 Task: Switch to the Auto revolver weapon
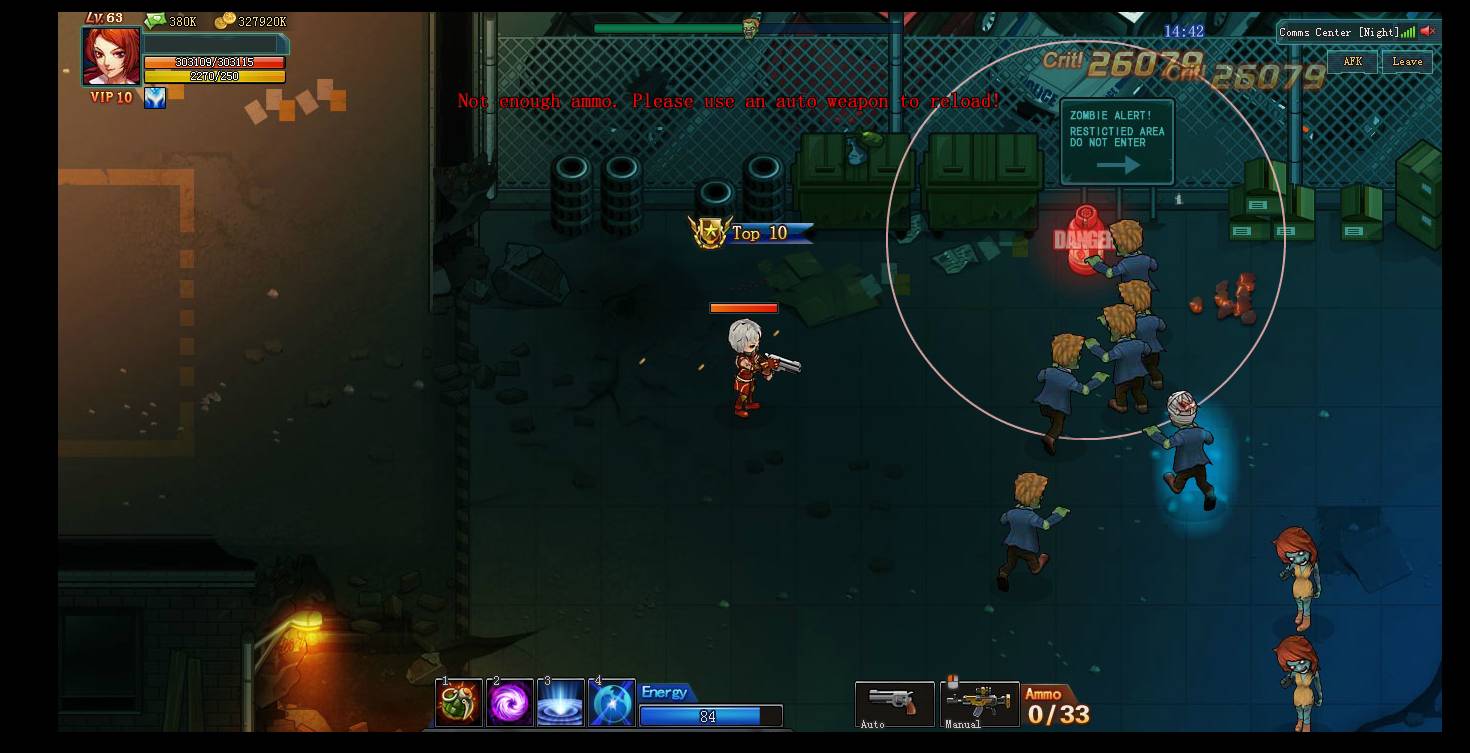pos(894,702)
